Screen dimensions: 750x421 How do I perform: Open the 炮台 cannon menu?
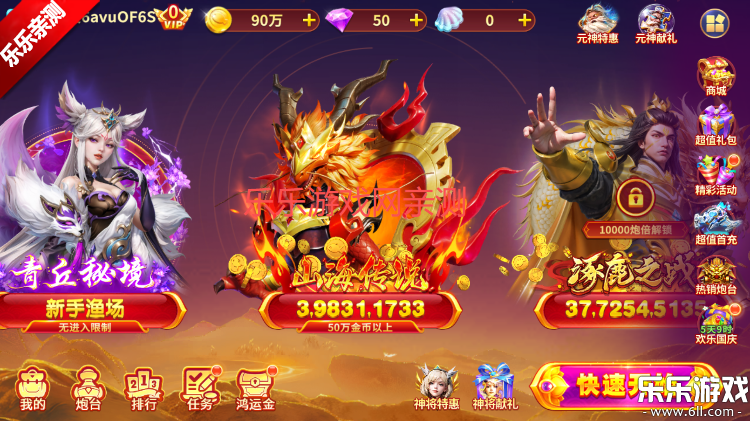click(88, 389)
